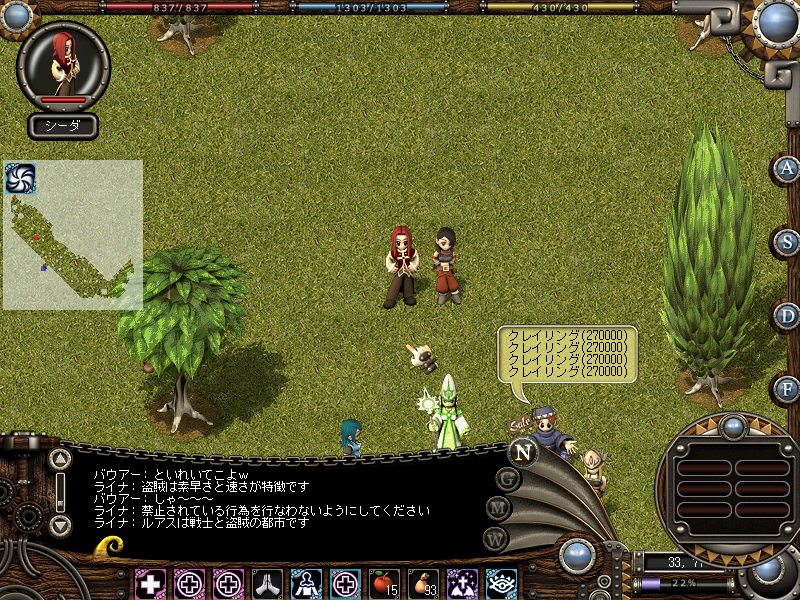Click the F button on the right panel

pos(787,388)
